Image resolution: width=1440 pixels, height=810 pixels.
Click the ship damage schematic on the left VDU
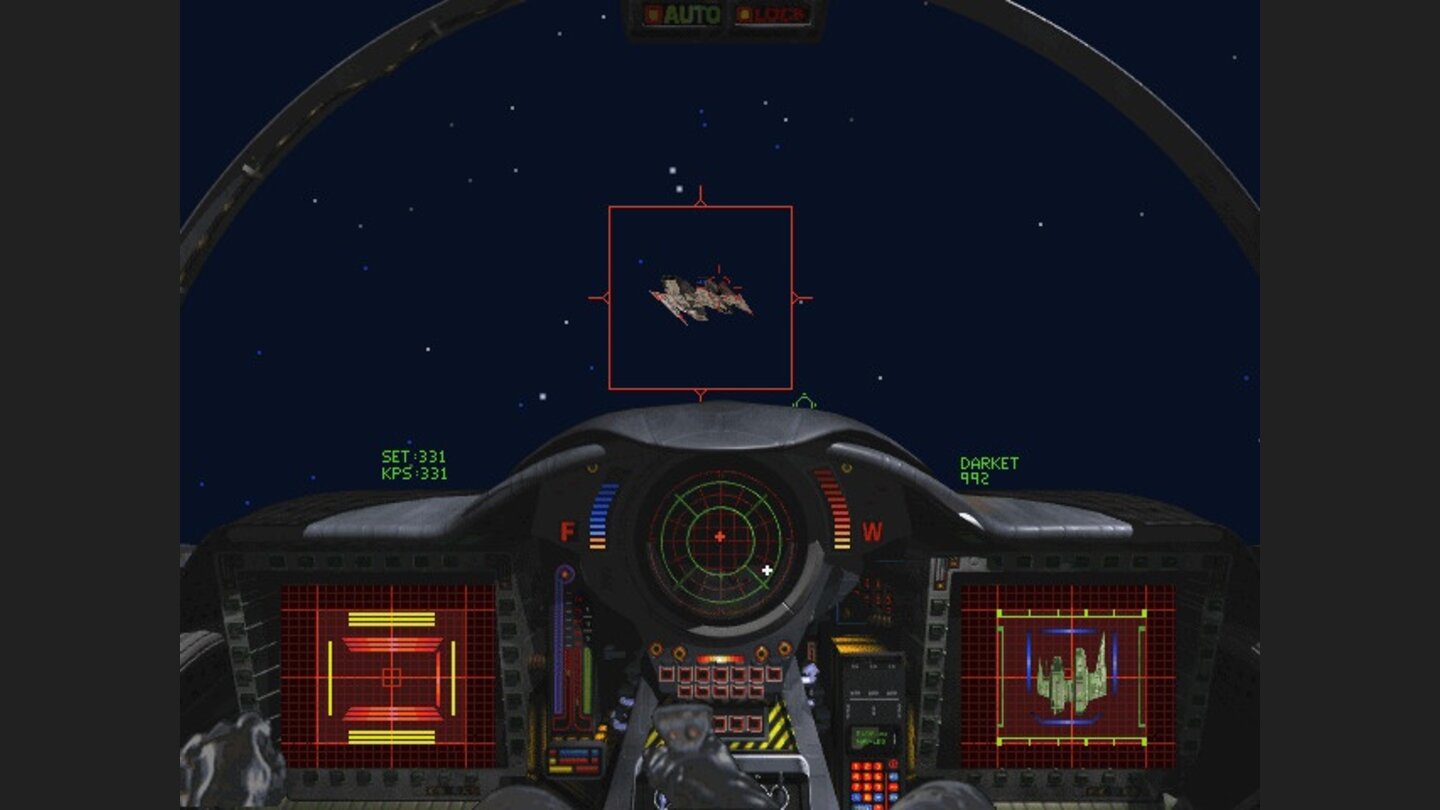(390, 680)
